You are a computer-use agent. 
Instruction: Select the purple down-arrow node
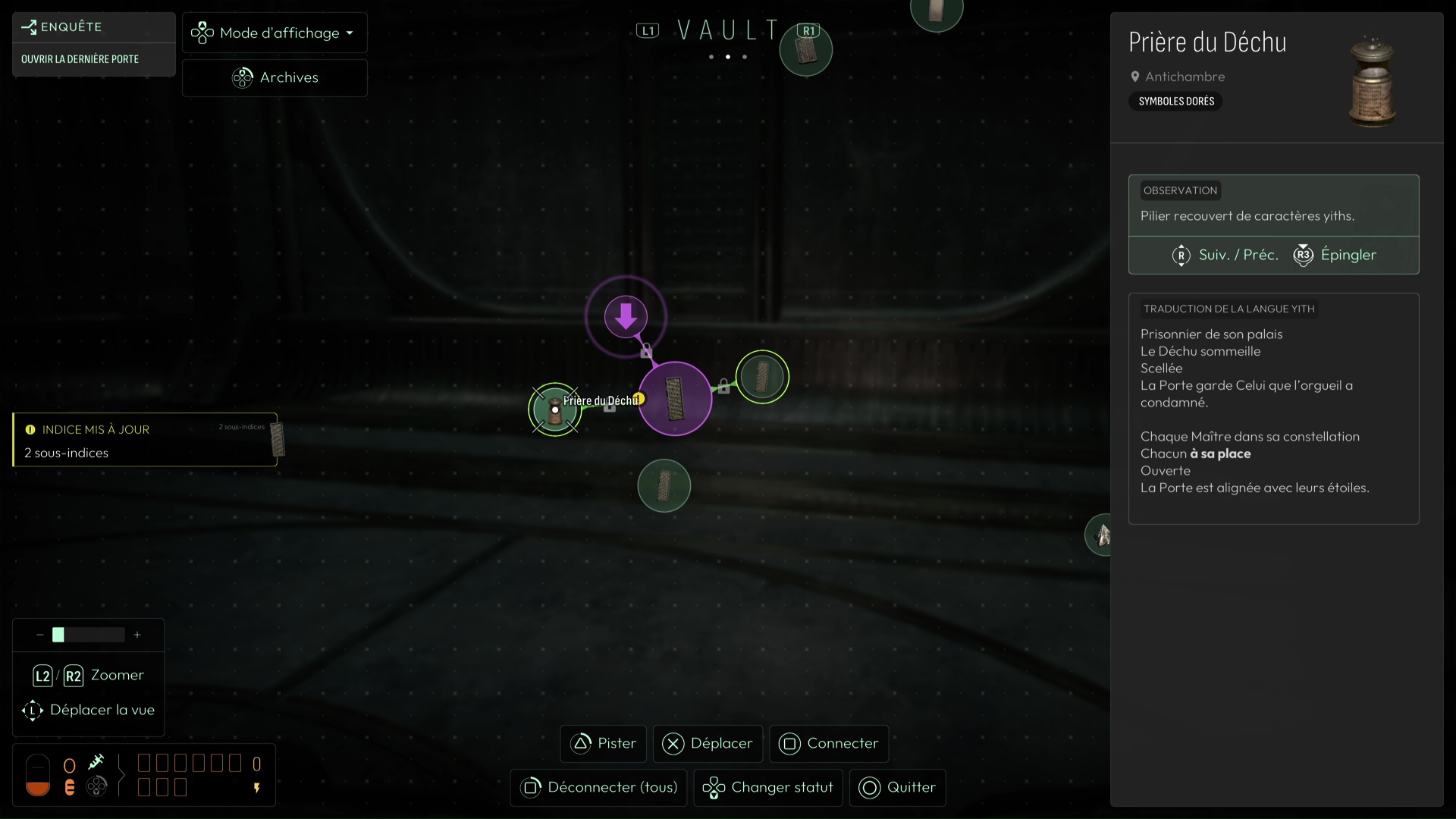click(626, 316)
